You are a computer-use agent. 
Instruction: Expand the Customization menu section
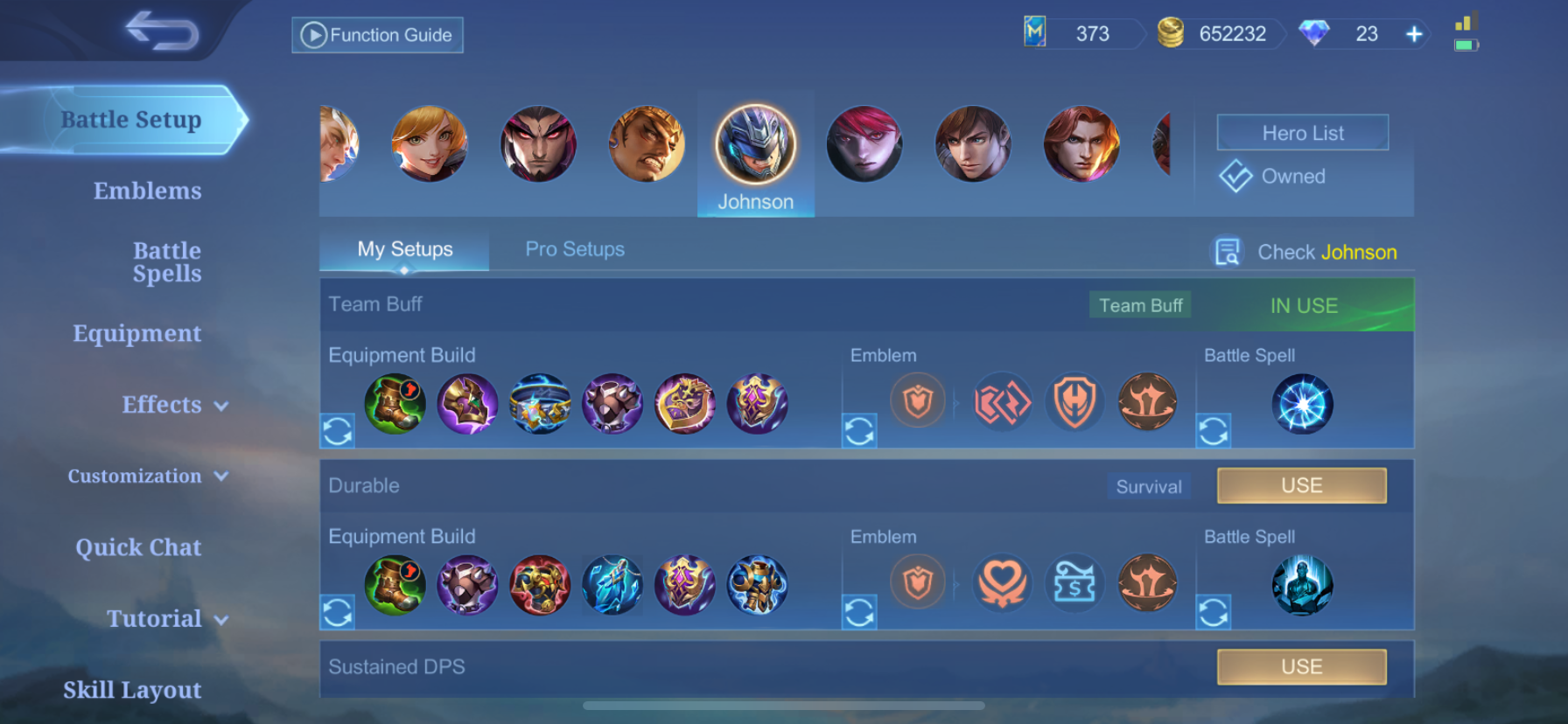(148, 477)
